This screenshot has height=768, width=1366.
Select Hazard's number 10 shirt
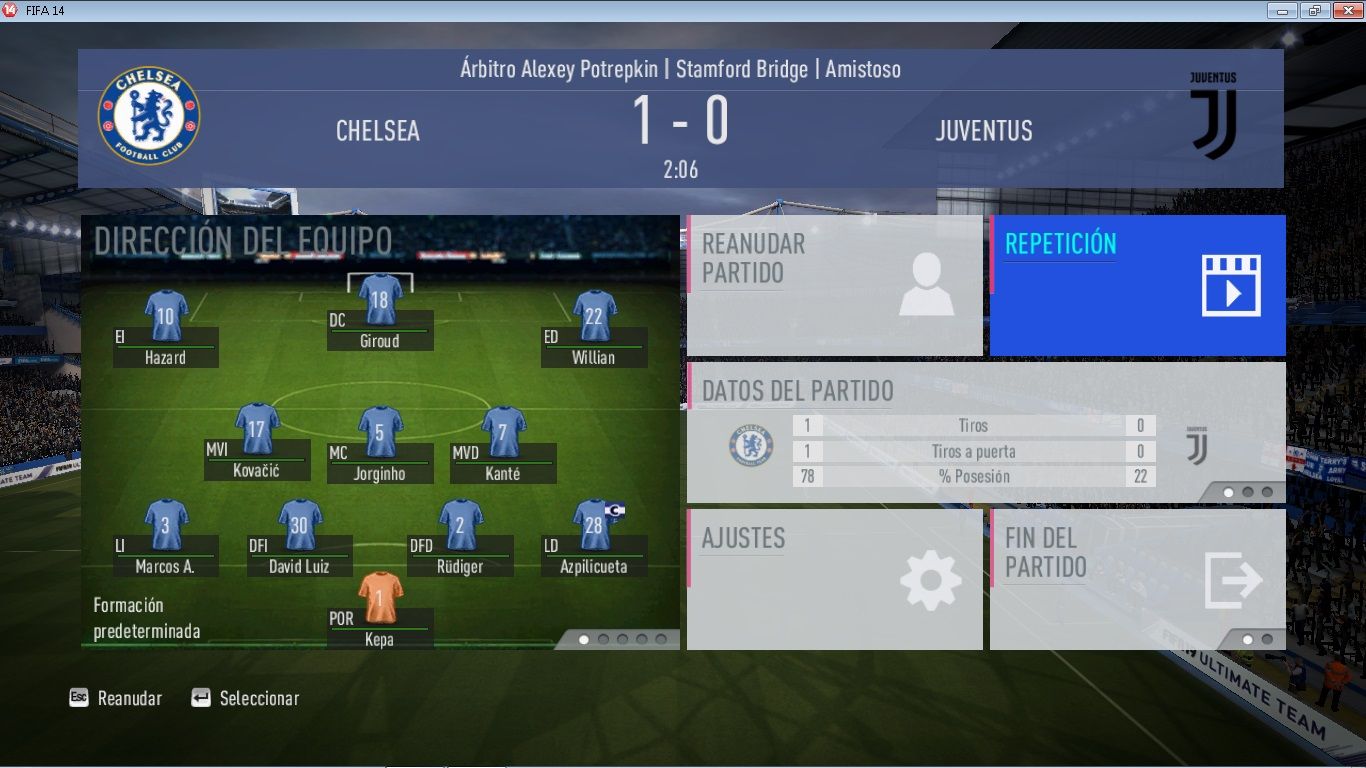pos(166,316)
